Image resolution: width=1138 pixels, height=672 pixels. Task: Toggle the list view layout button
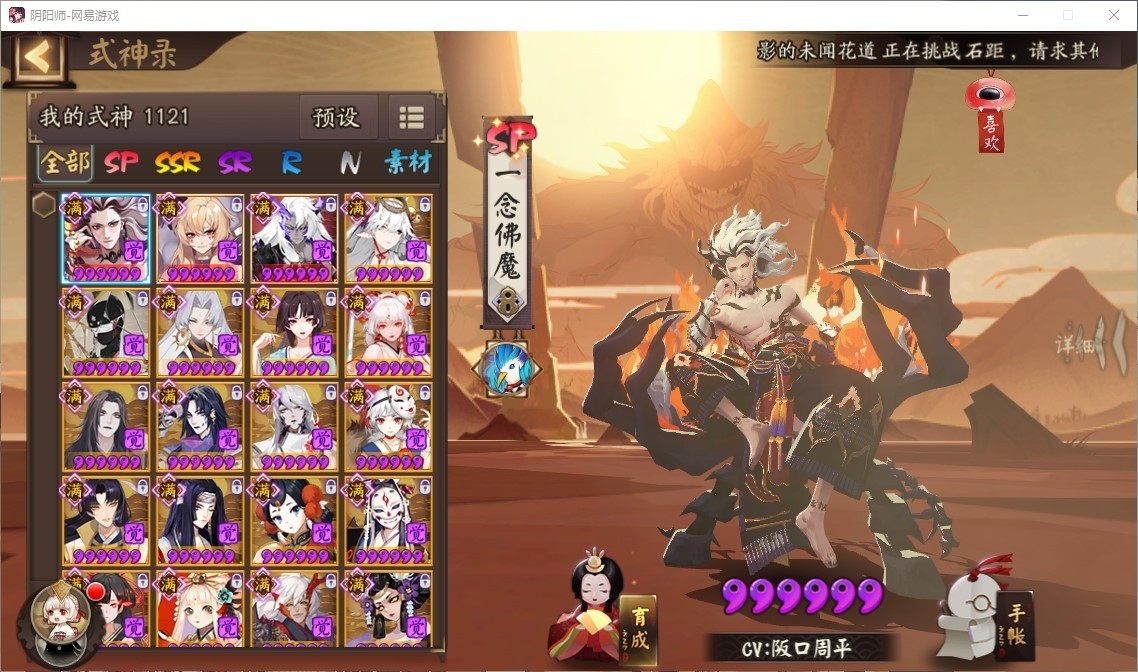point(412,117)
